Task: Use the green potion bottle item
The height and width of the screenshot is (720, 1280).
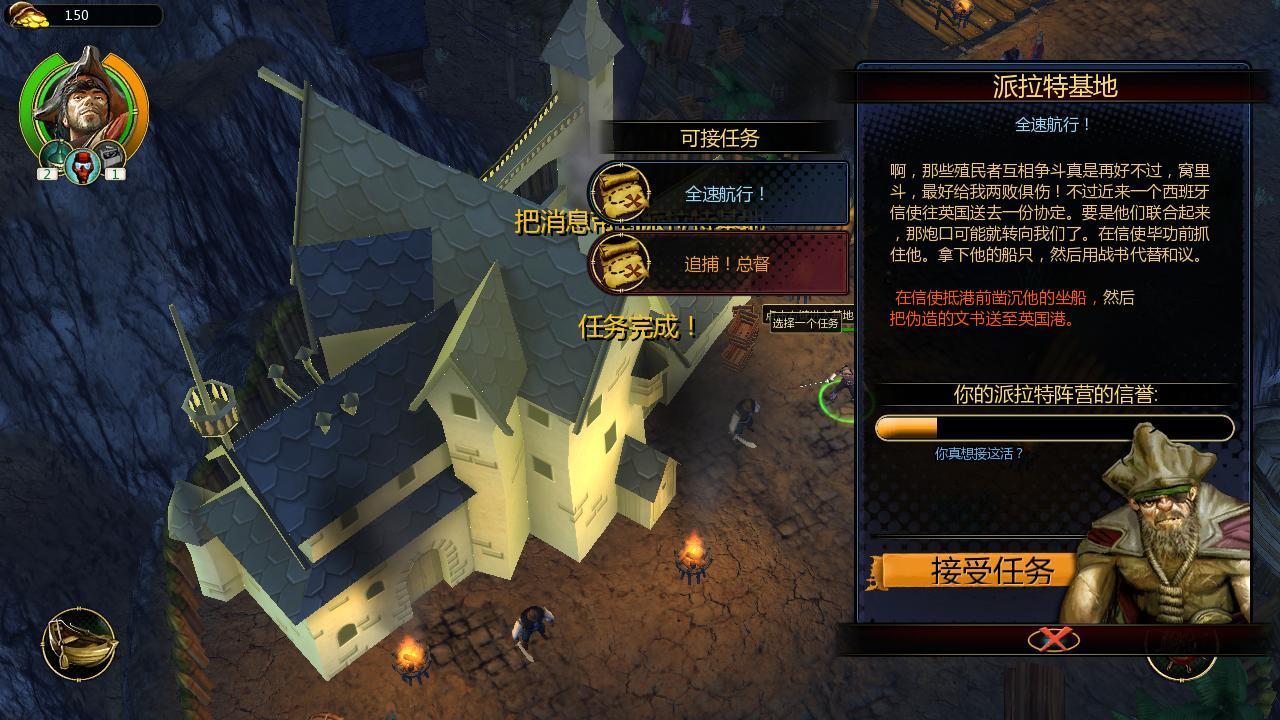Action: tap(53, 157)
